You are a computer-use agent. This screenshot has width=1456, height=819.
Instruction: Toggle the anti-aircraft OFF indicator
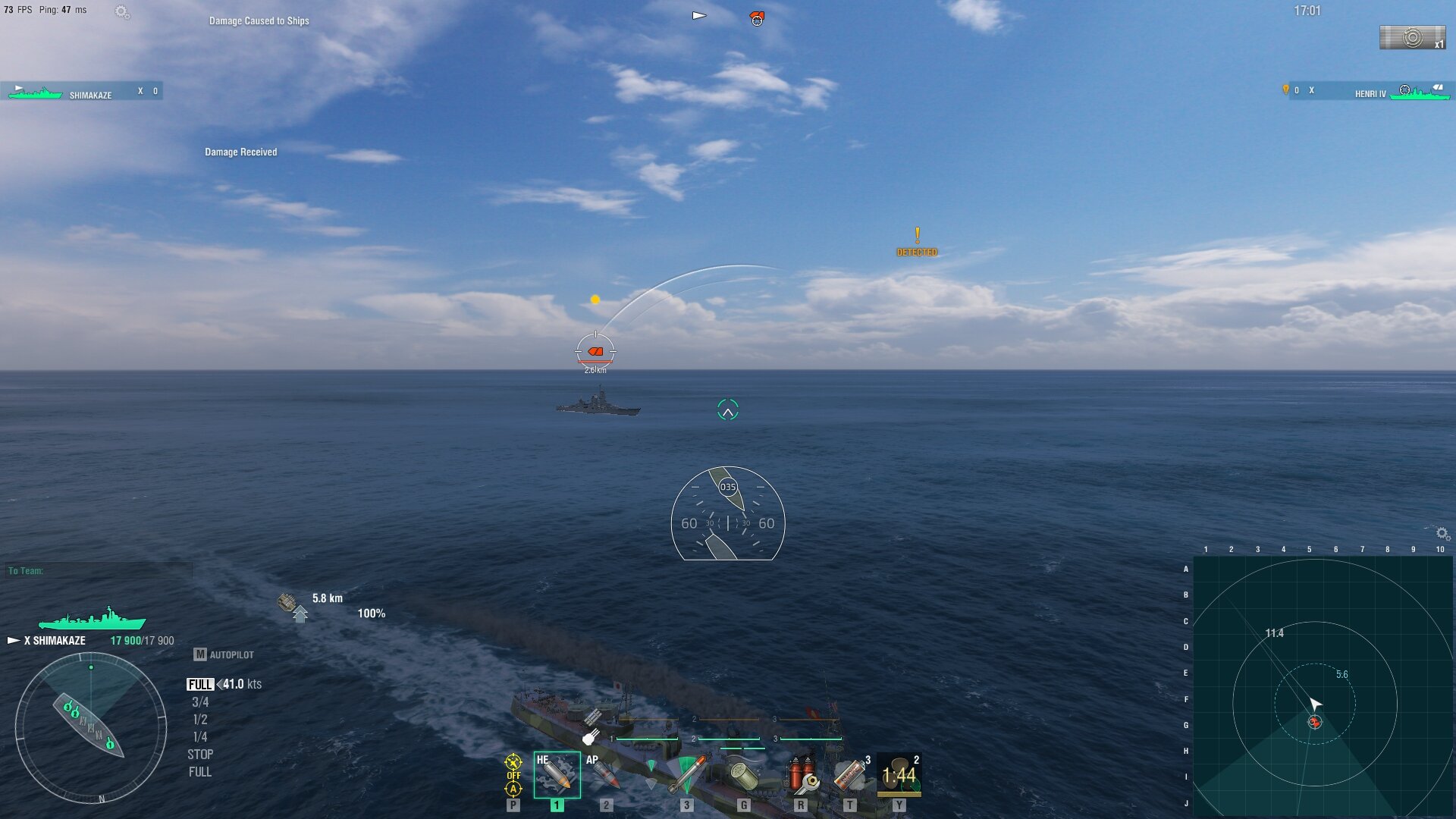(x=513, y=775)
